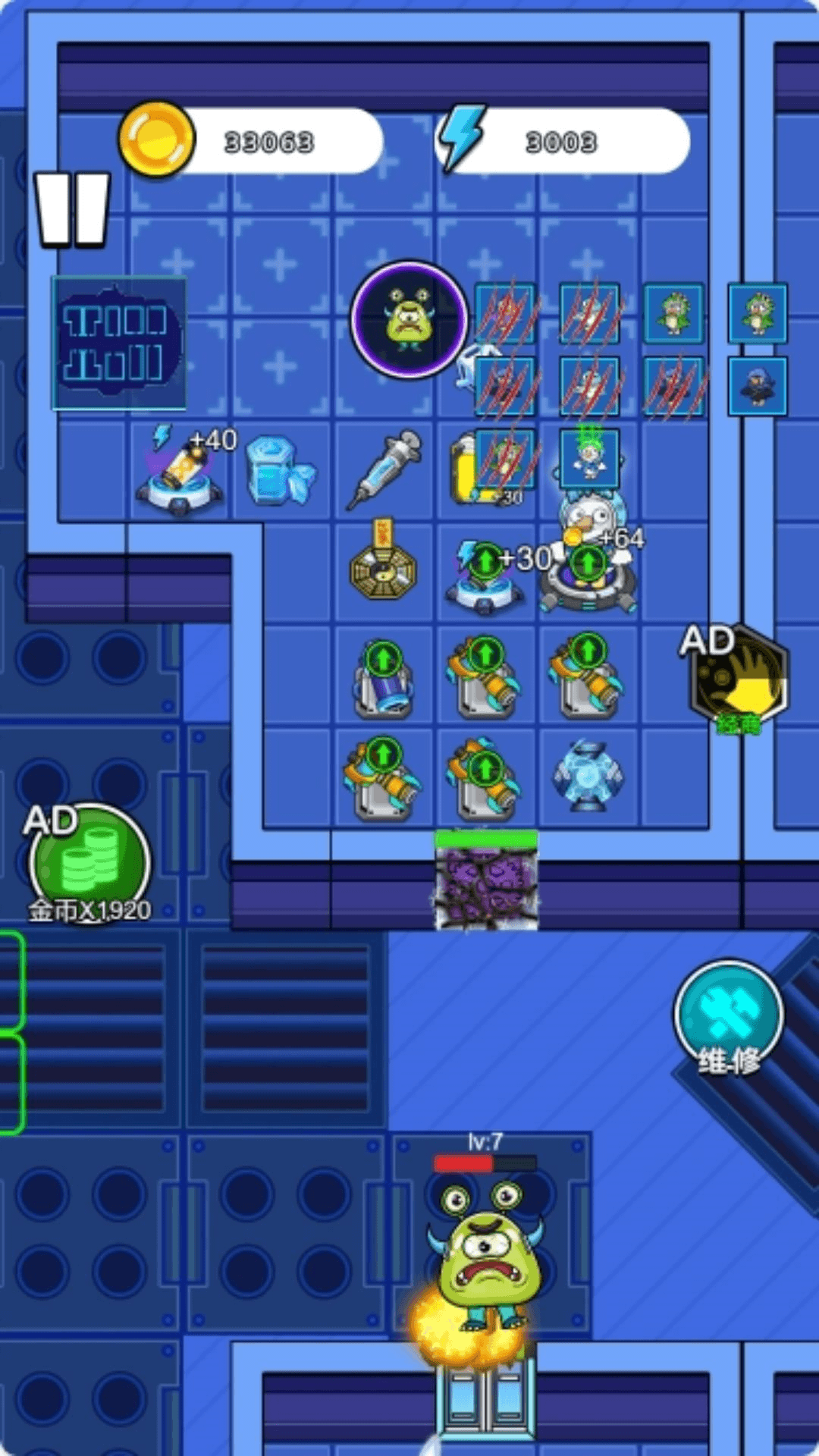Upgrade the energy generator showing +30
819x1456 pixels.
click(485, 563)
